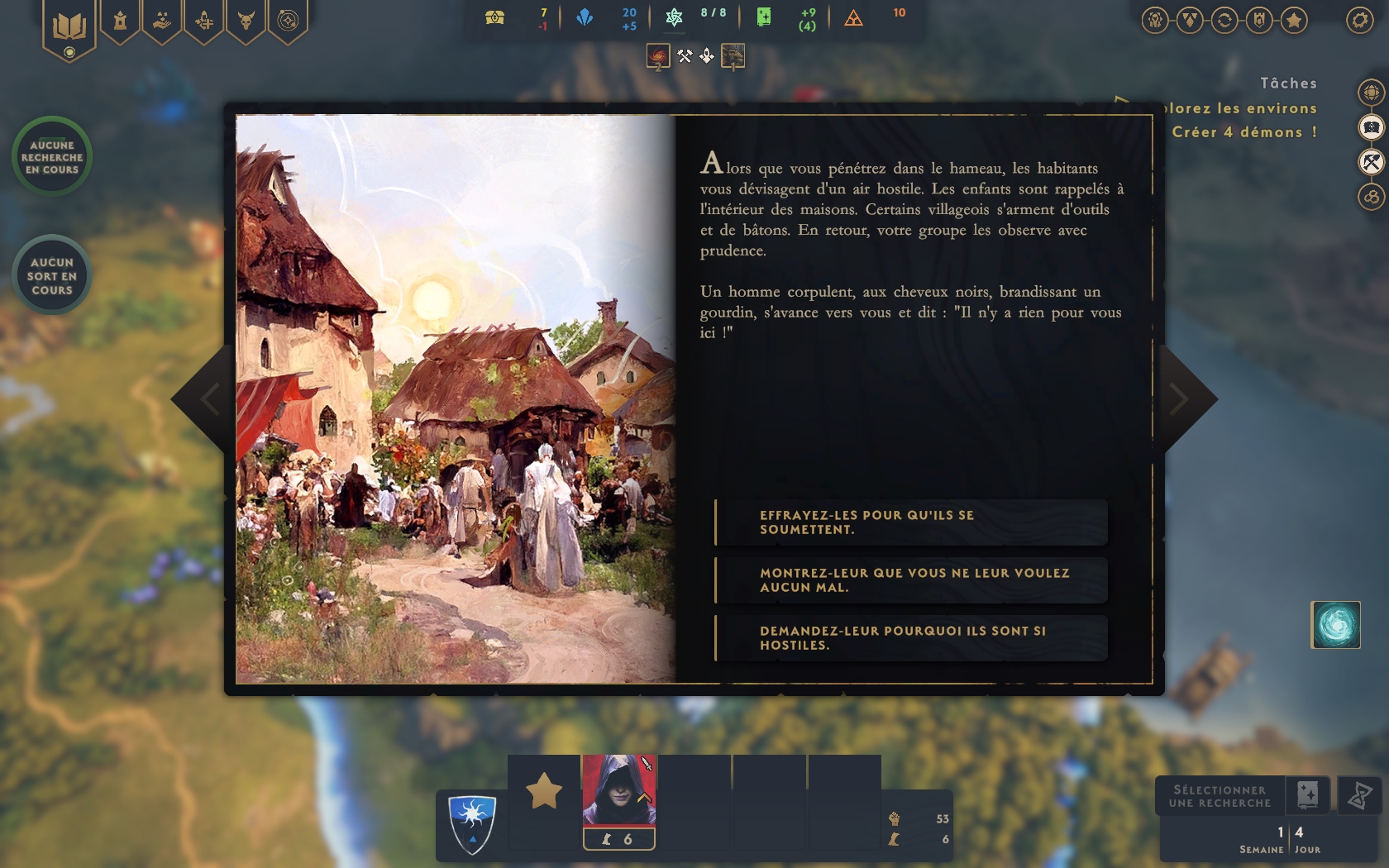The width and height of the screenshot is (1389, 868).
Task: Activate the swirling portal spell icon
Action: tap(1335, 625)
